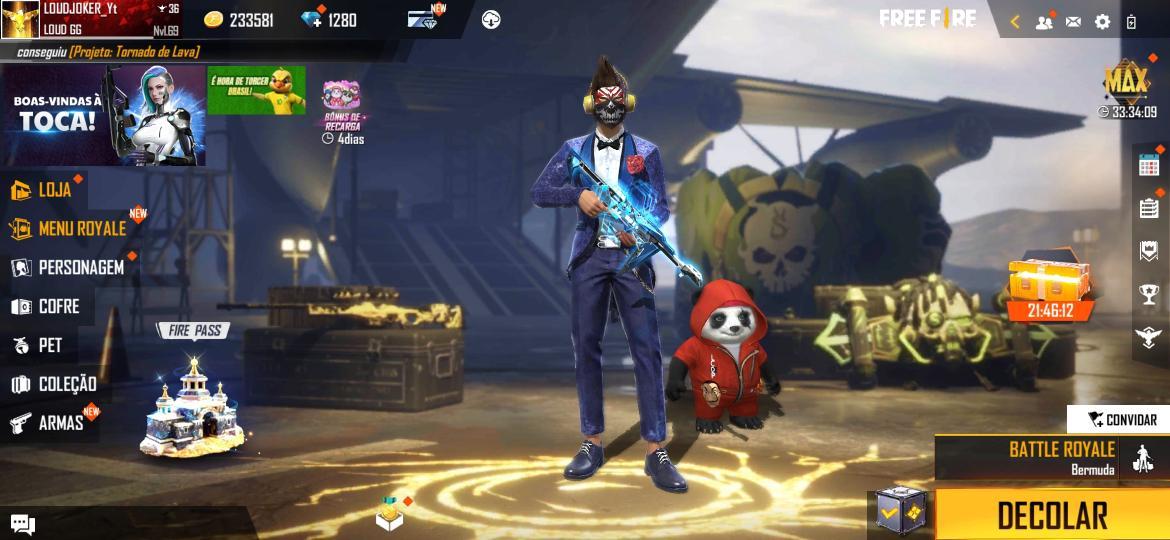The width and height of the screenshot is (1170, 540).
Task: Click the Boas-Vindas à Toca banner
Action: click(x=104, y=116)
